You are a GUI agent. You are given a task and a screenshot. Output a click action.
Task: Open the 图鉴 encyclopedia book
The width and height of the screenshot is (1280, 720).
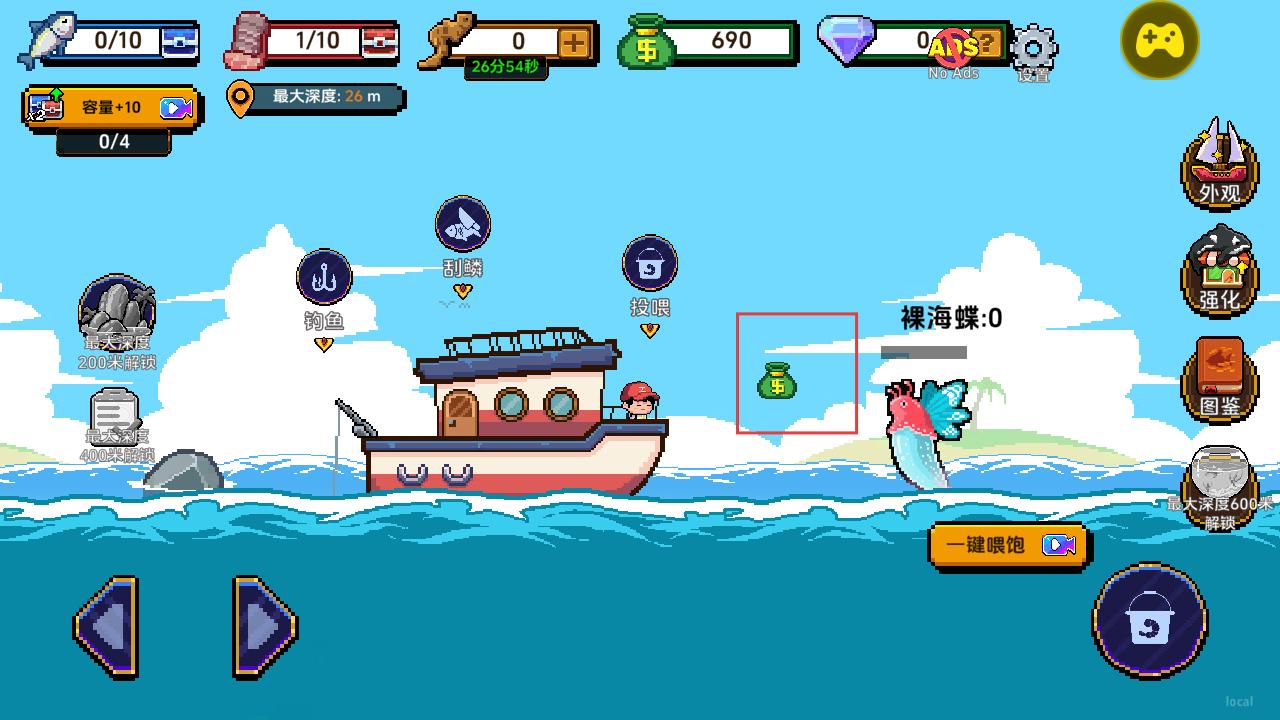pyautogui.click(x=1220, y=378)
